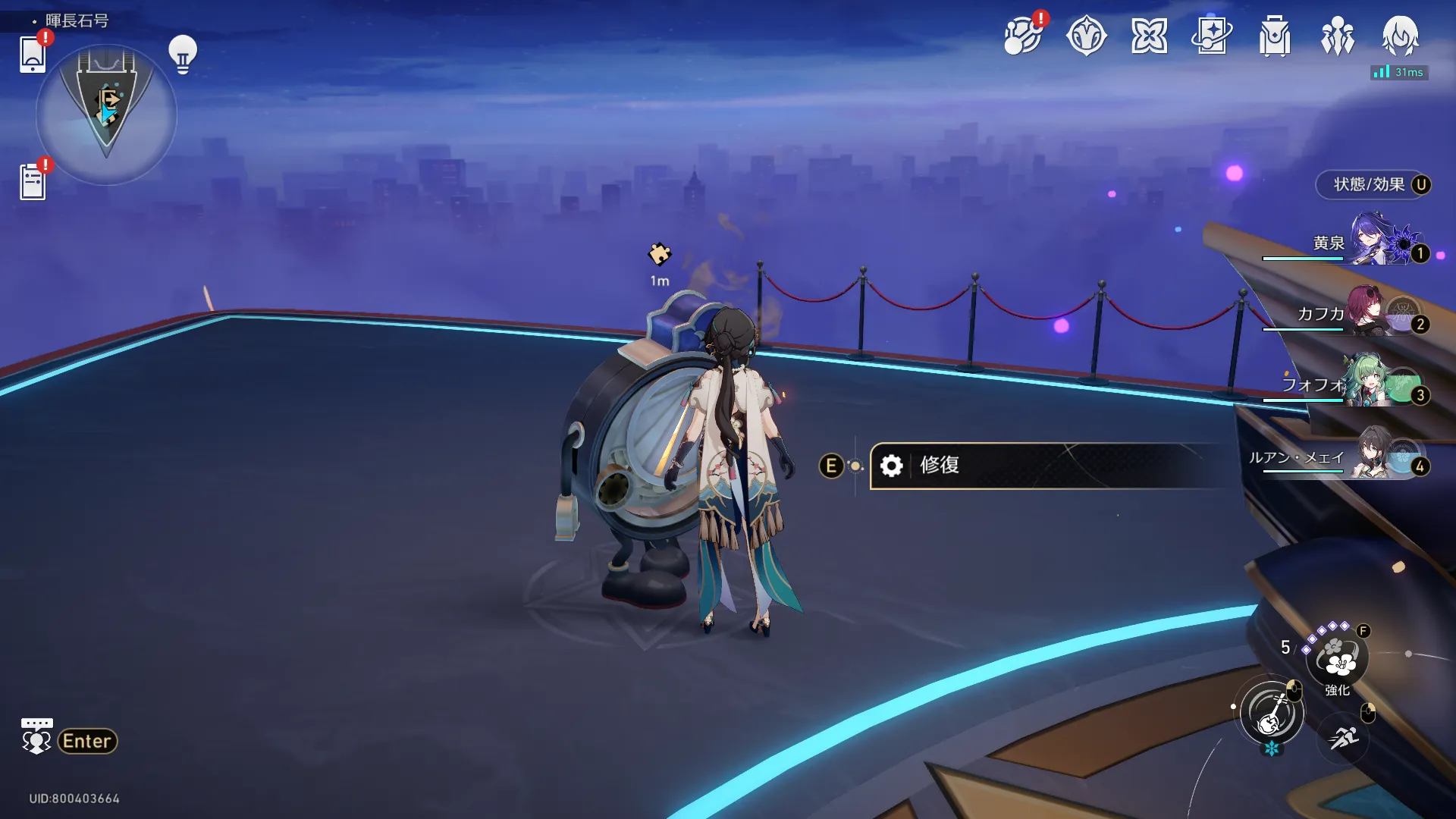
Task: Open the round shield emblem menu
Action: point(1086,36)
